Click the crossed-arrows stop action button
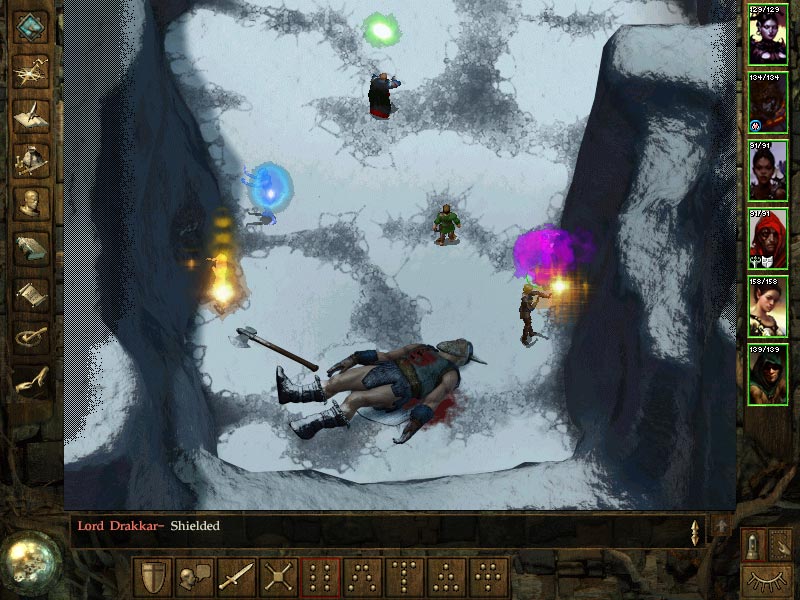The height and width of the screenshot is (600, 800). coord(278,578)
